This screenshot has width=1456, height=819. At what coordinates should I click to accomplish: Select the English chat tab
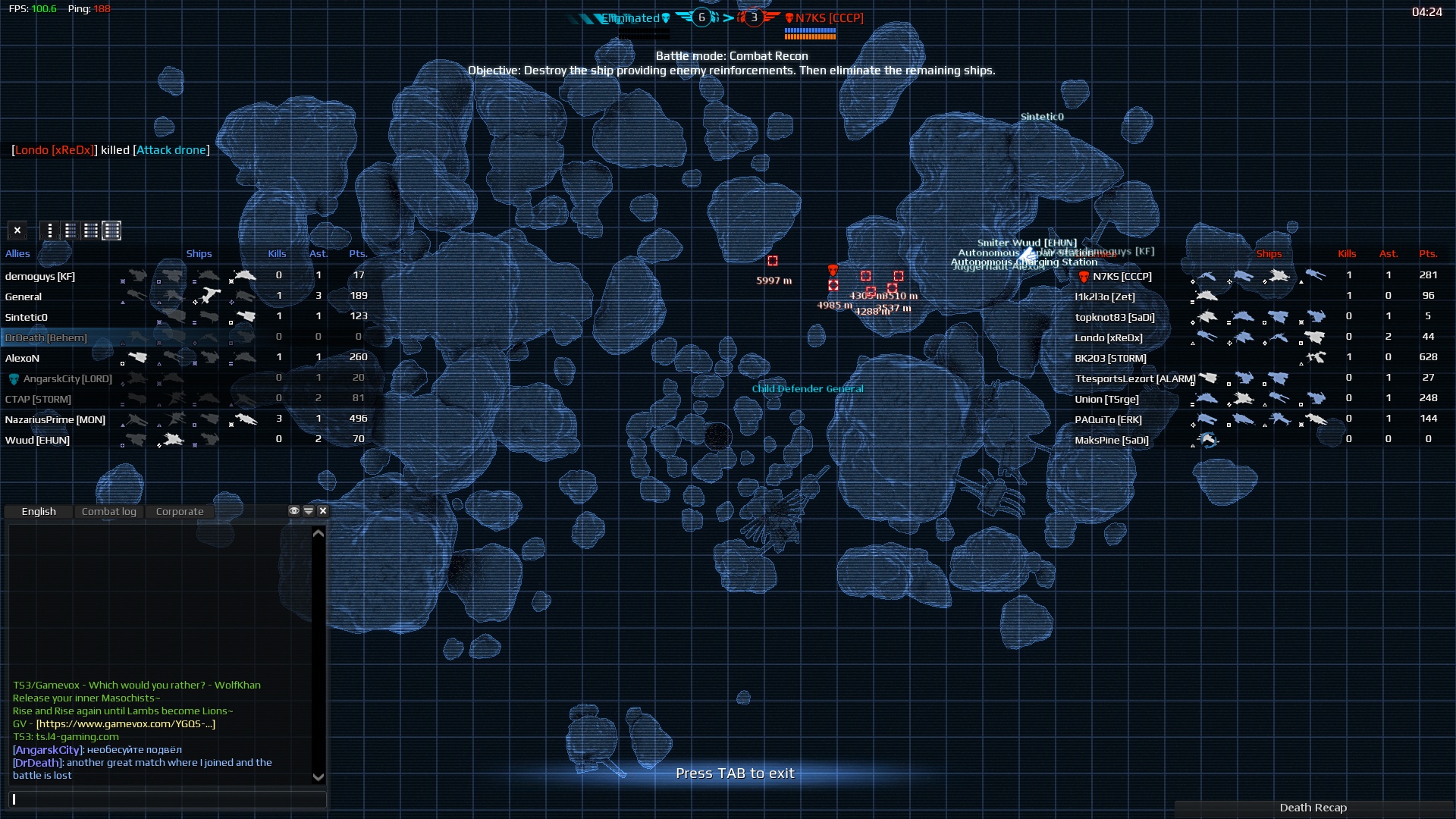(x=38, y=511)
